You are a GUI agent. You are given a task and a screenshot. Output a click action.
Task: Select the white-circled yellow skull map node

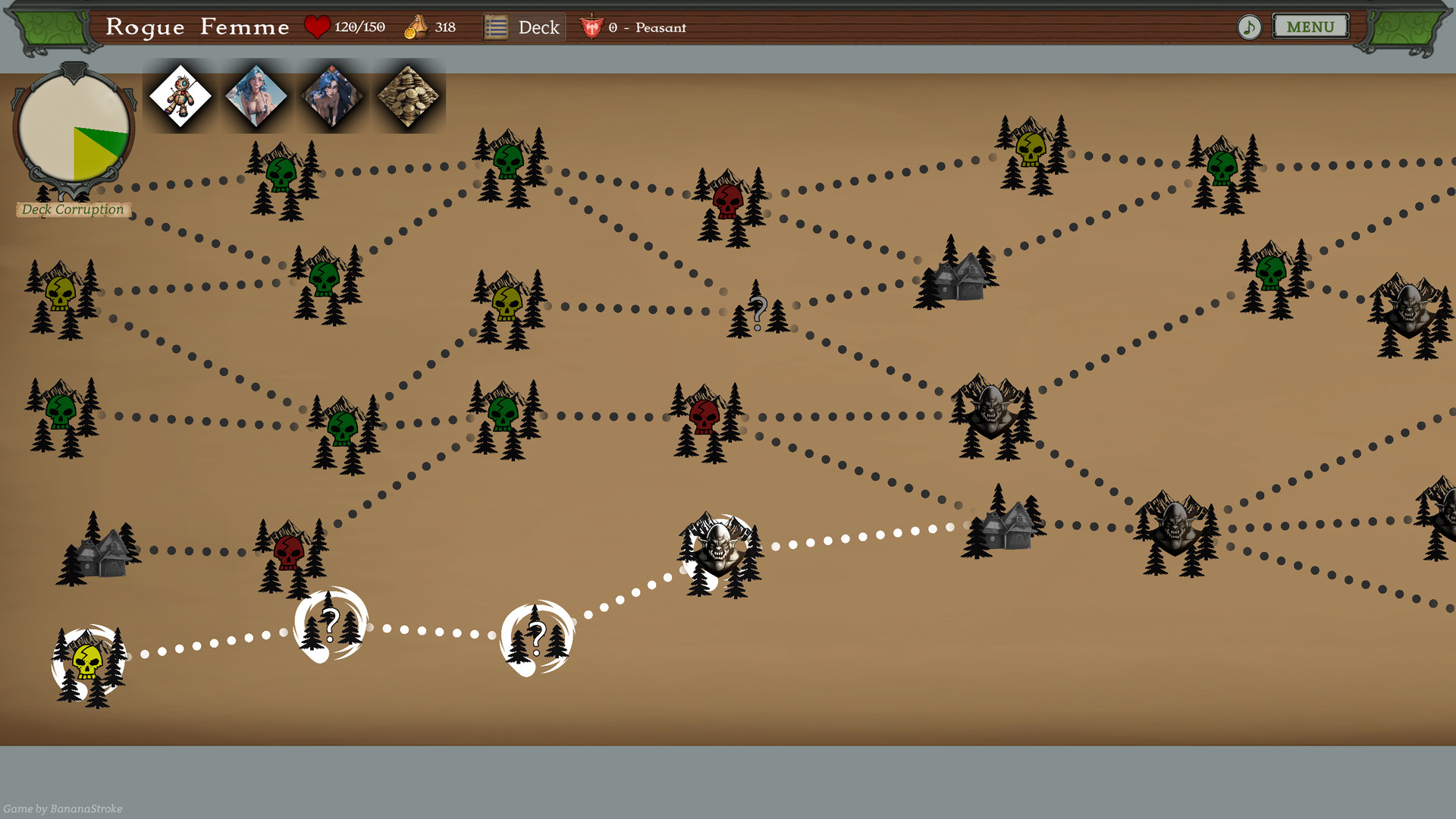pos(88,664)
